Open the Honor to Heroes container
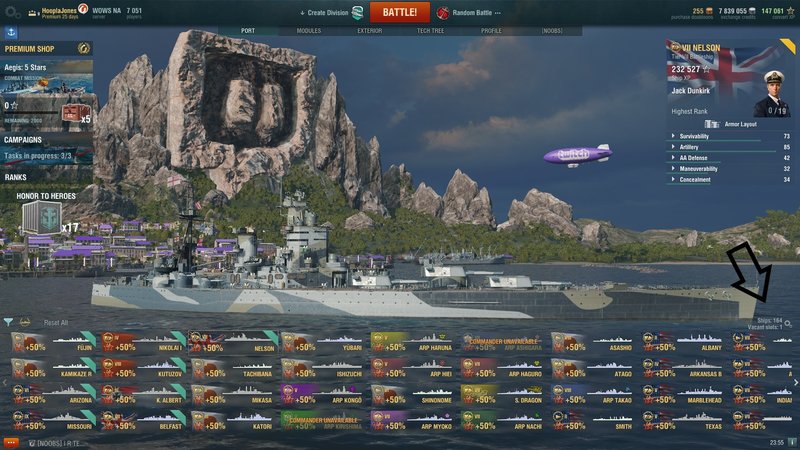 click(41, 217)
